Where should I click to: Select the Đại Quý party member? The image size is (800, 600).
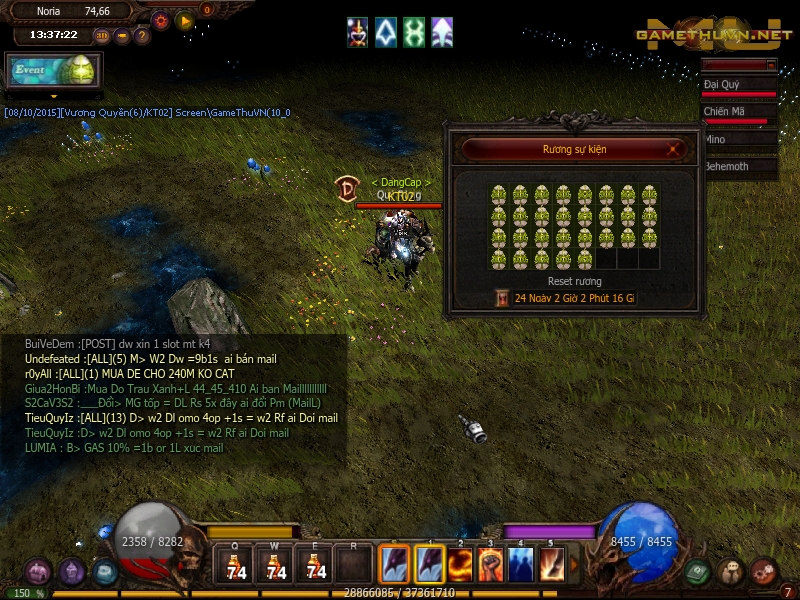tap(740, 86)
